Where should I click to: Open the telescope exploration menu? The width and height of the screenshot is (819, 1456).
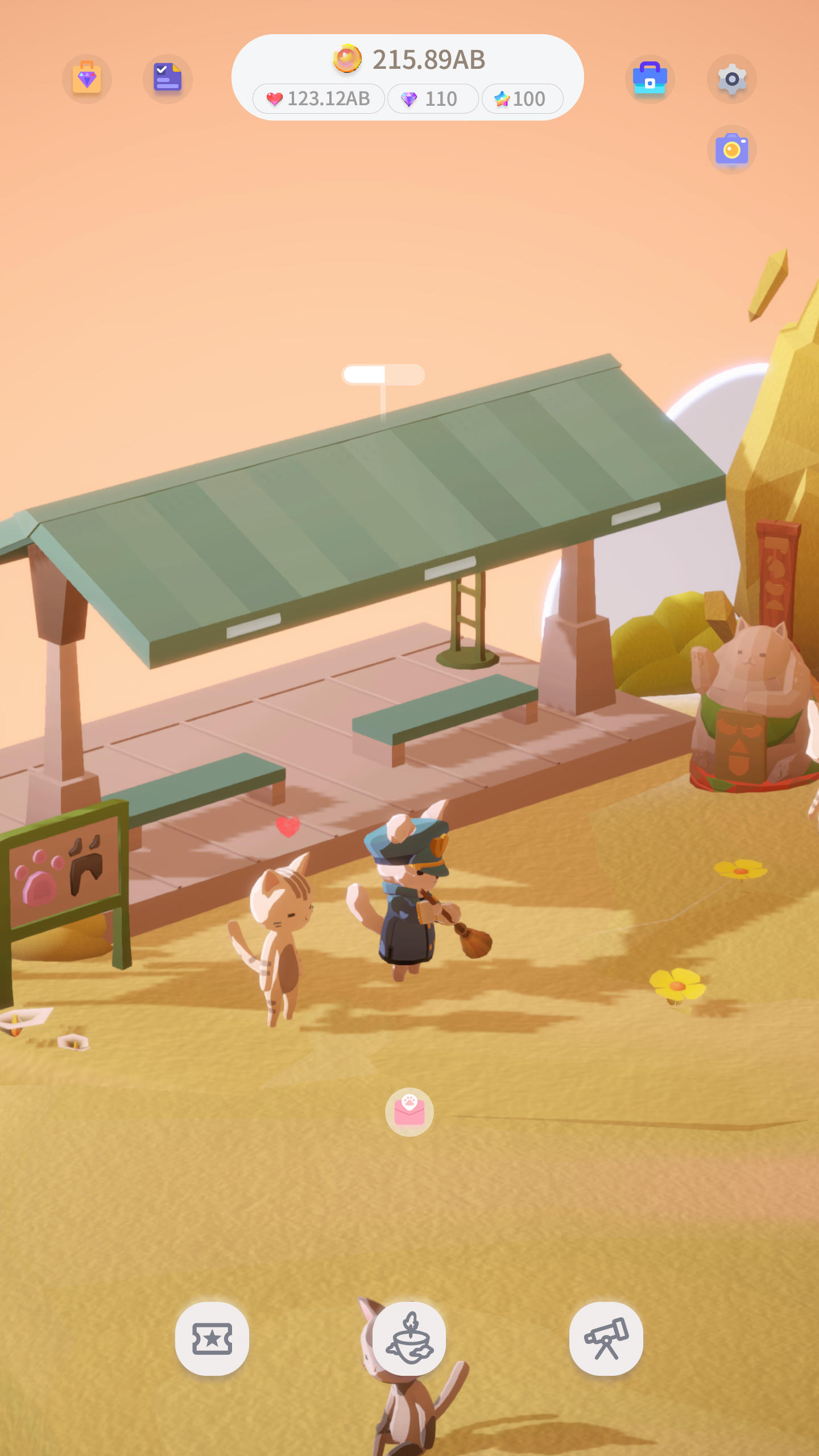coord(606,1338)
